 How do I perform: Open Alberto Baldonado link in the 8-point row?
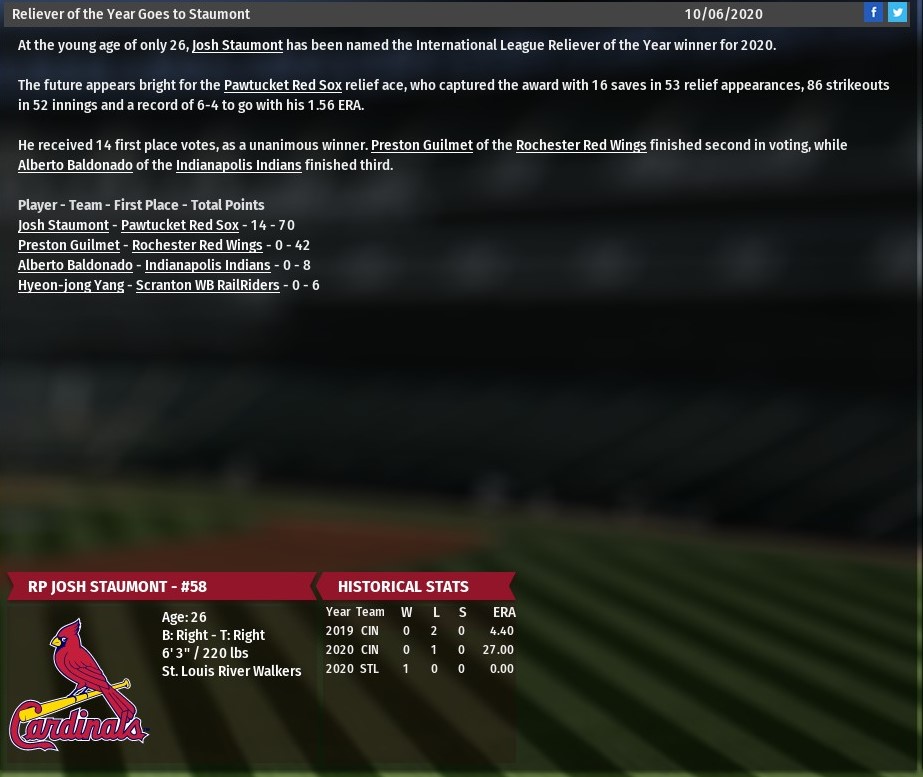tap(75, 265)
